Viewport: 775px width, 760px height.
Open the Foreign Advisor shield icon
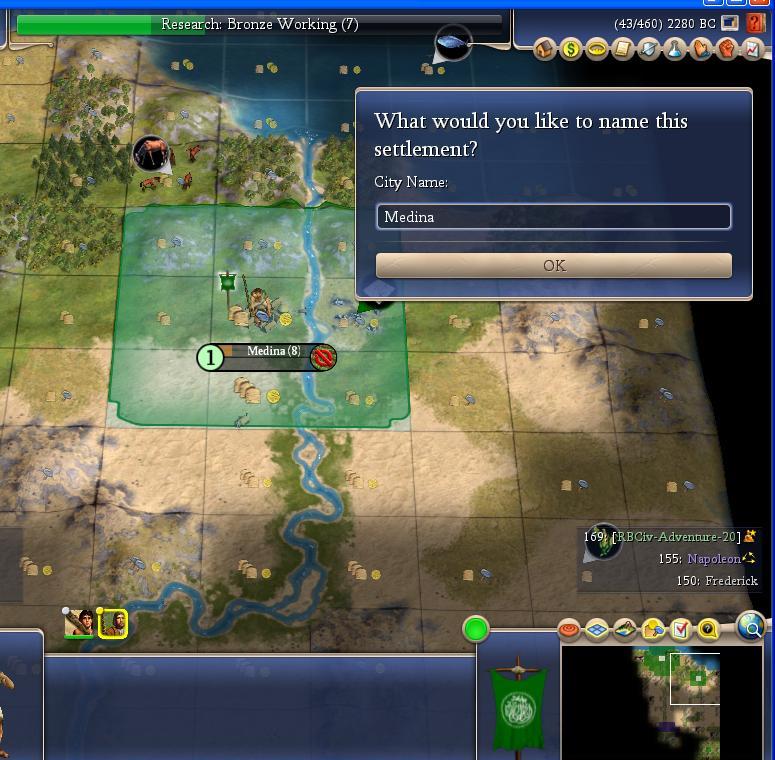click(649, 49)
